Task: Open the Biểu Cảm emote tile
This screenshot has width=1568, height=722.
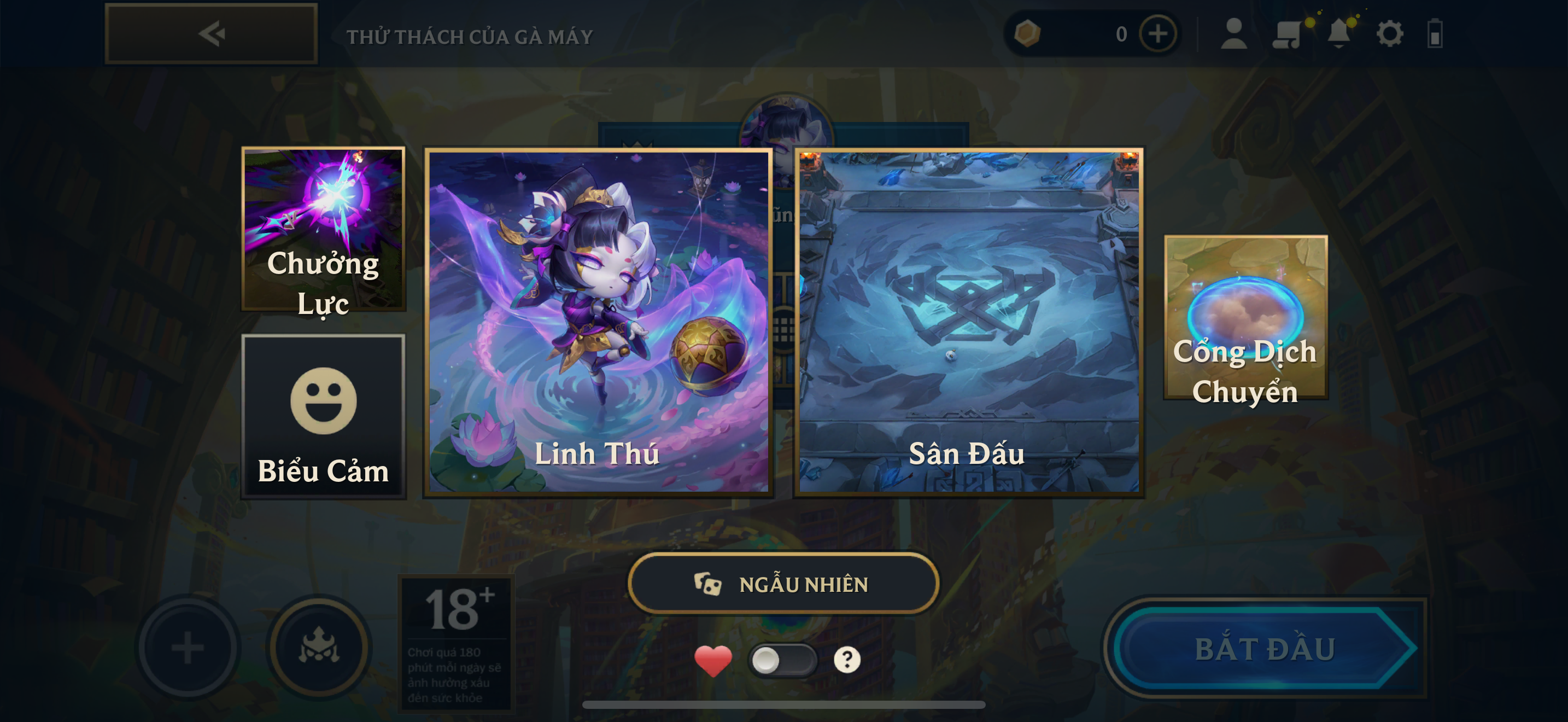Action: (x=323, y=417)
